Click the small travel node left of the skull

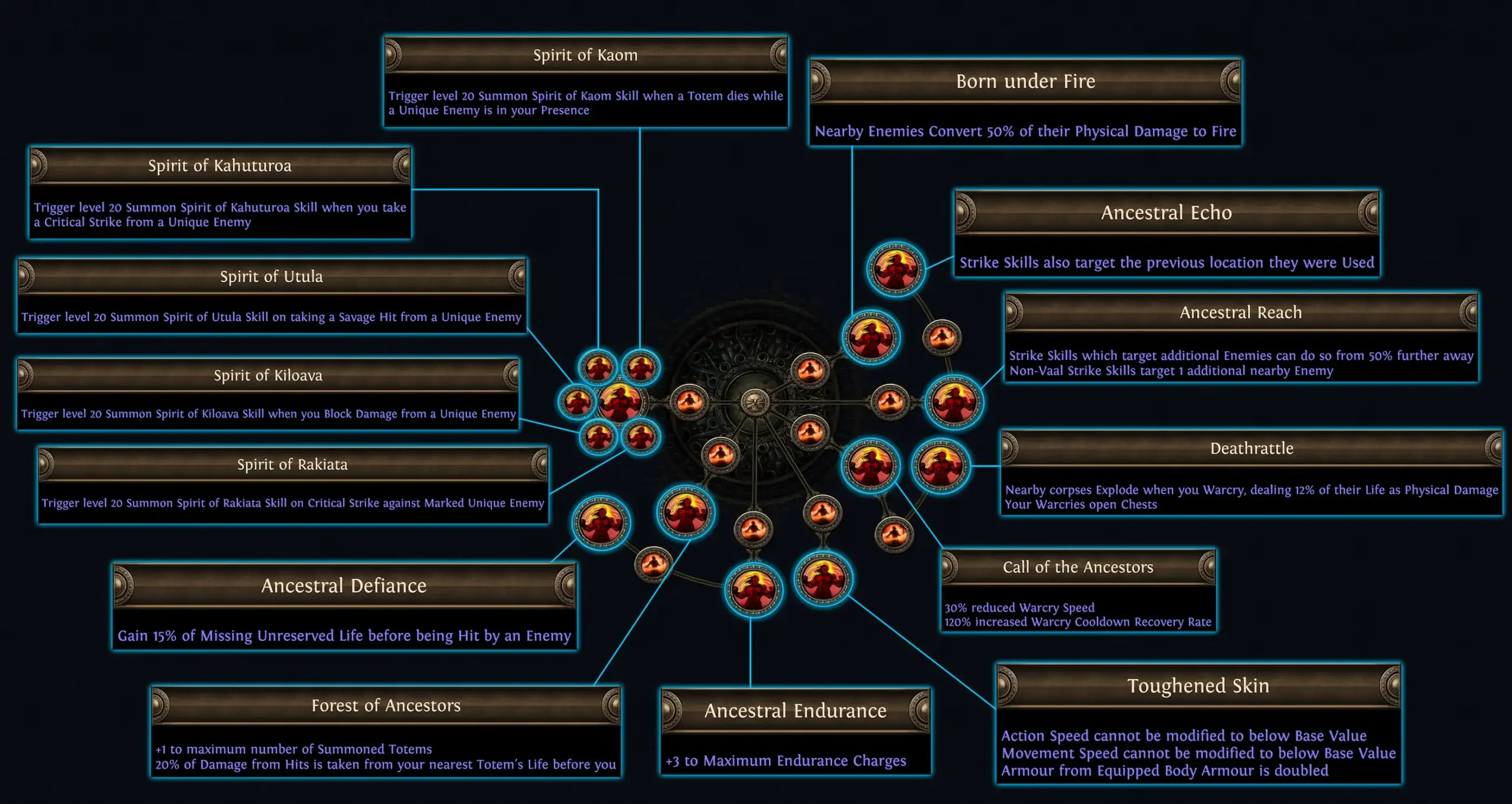[x=689, y=402]
